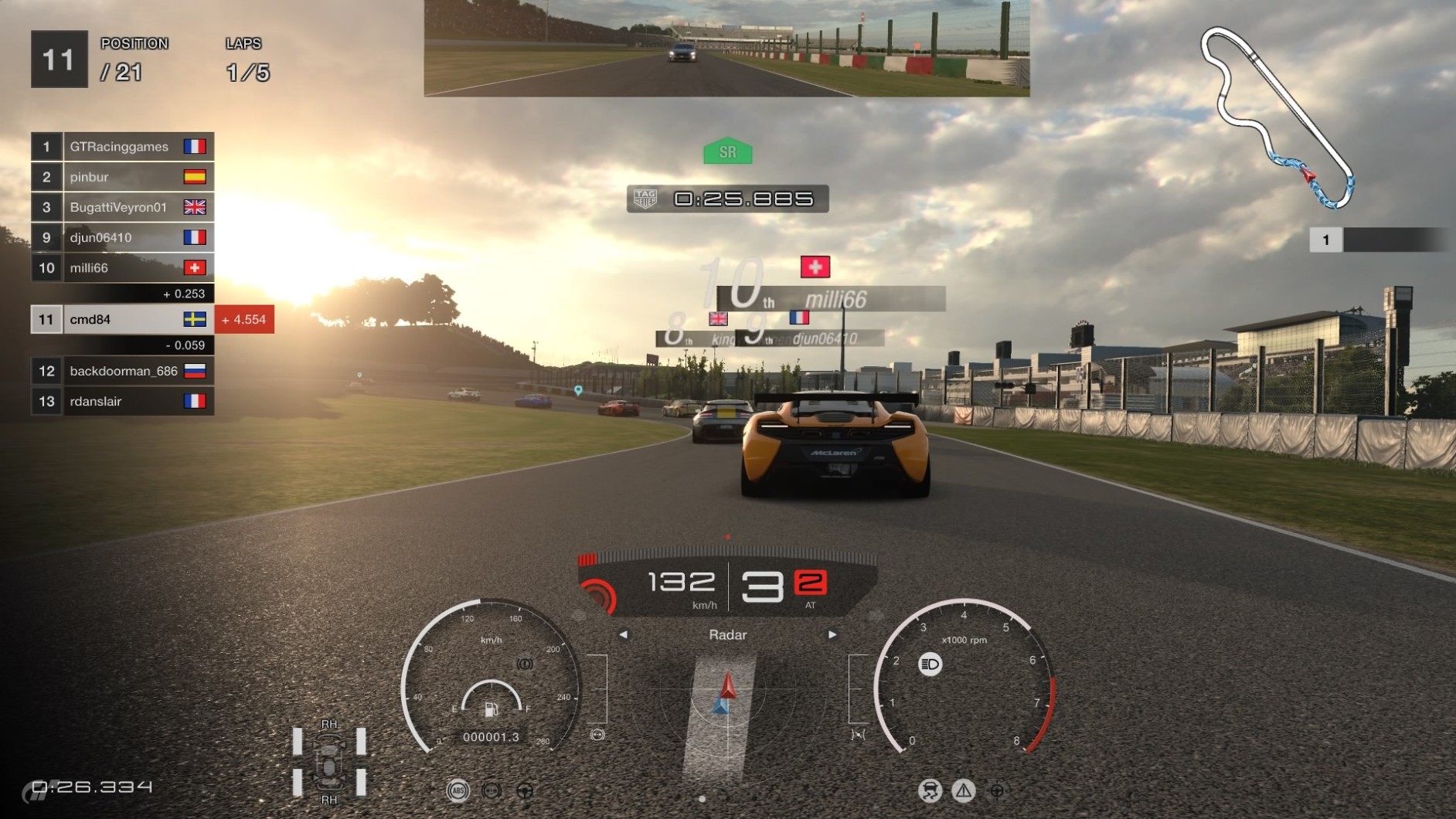Choose BugattiVeyron01 leaderboard entry

point(122,207)
